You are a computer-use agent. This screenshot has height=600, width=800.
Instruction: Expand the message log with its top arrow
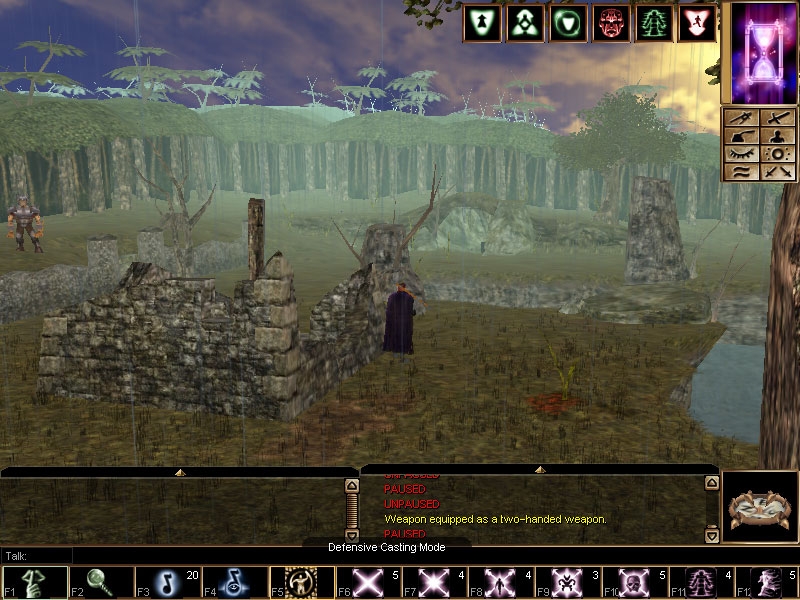point(539,469)
